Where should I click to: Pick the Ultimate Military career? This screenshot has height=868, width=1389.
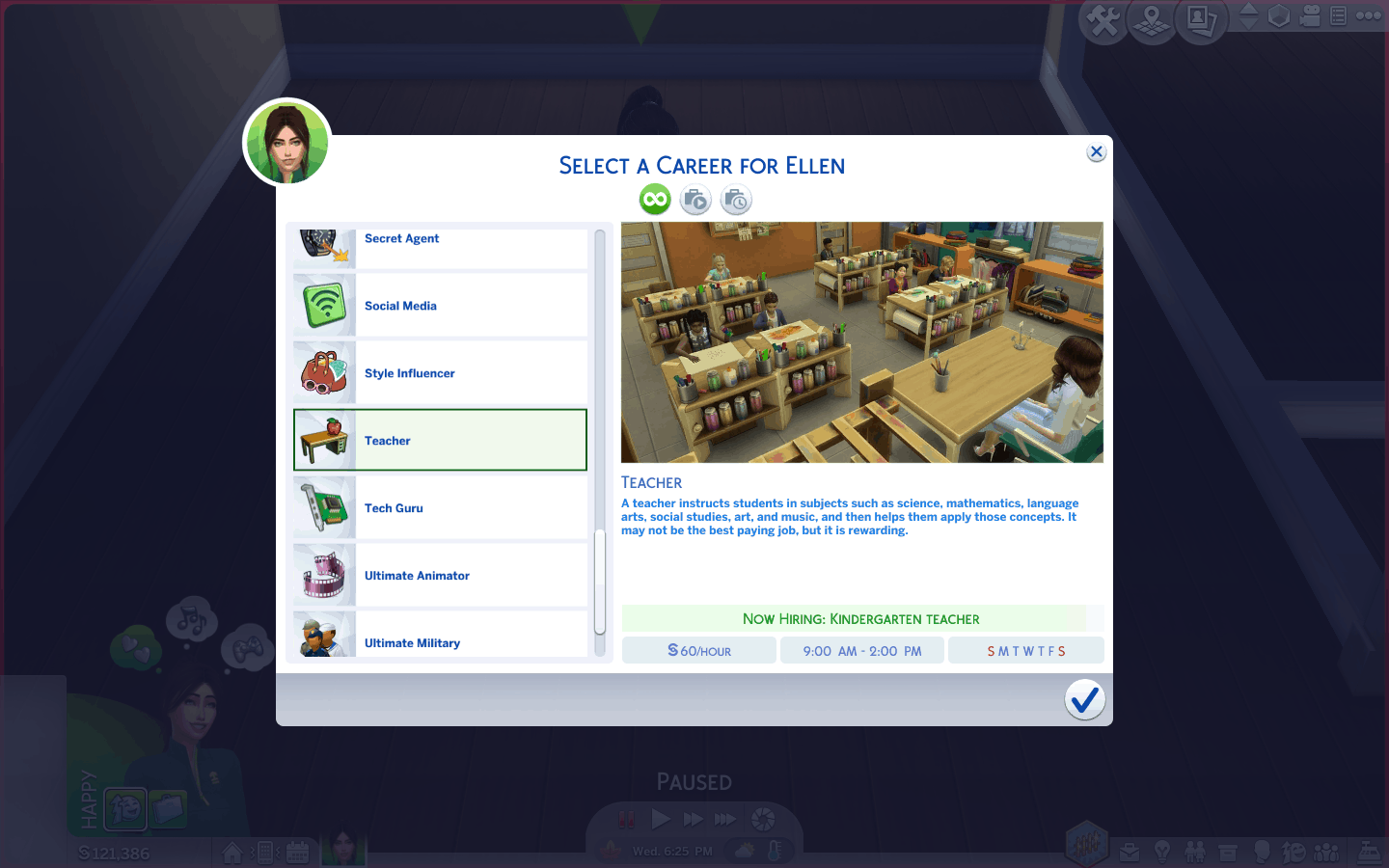[440, 637]
